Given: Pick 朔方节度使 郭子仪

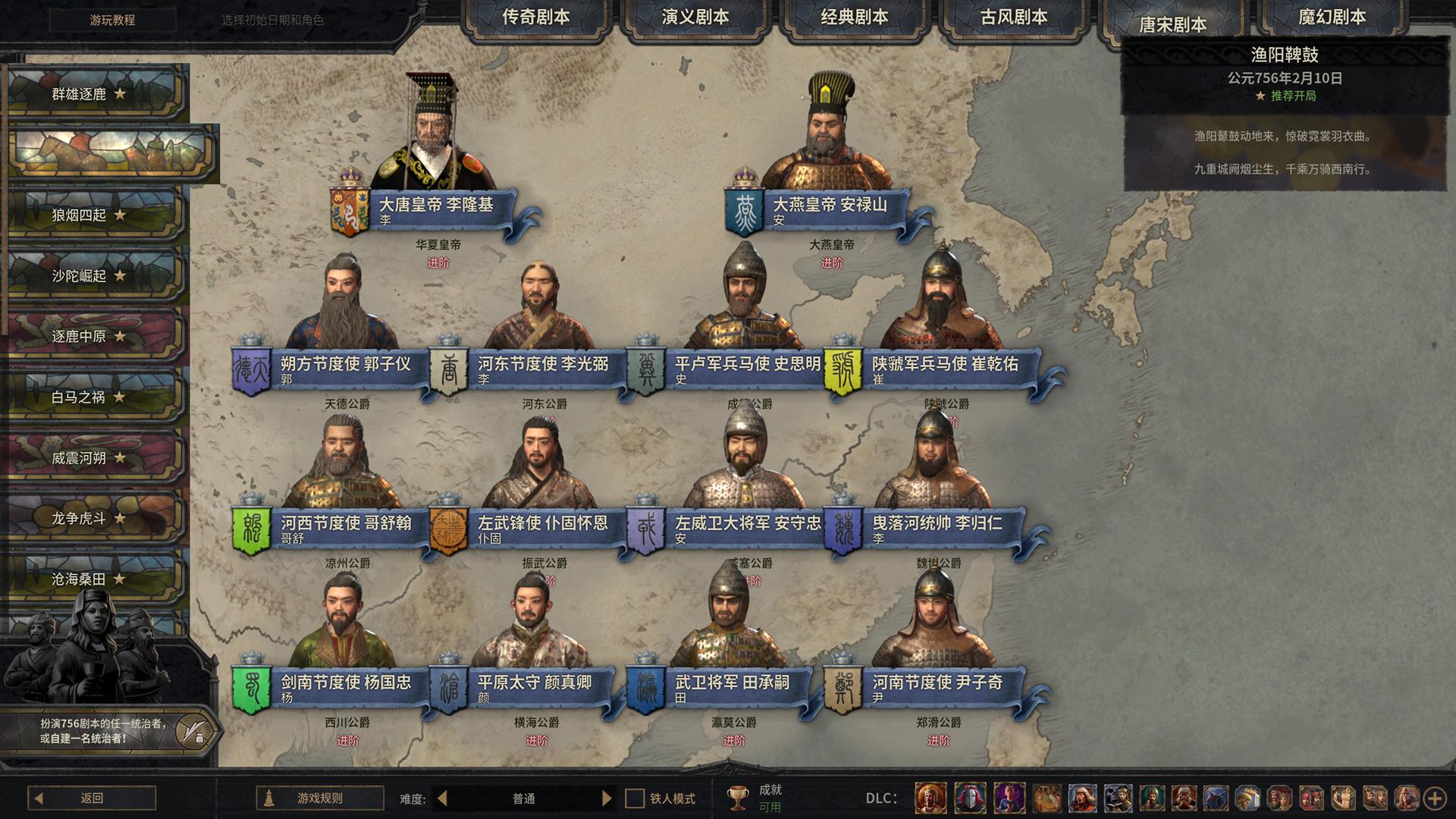Looking at the screenshot, I should [345, 365].
